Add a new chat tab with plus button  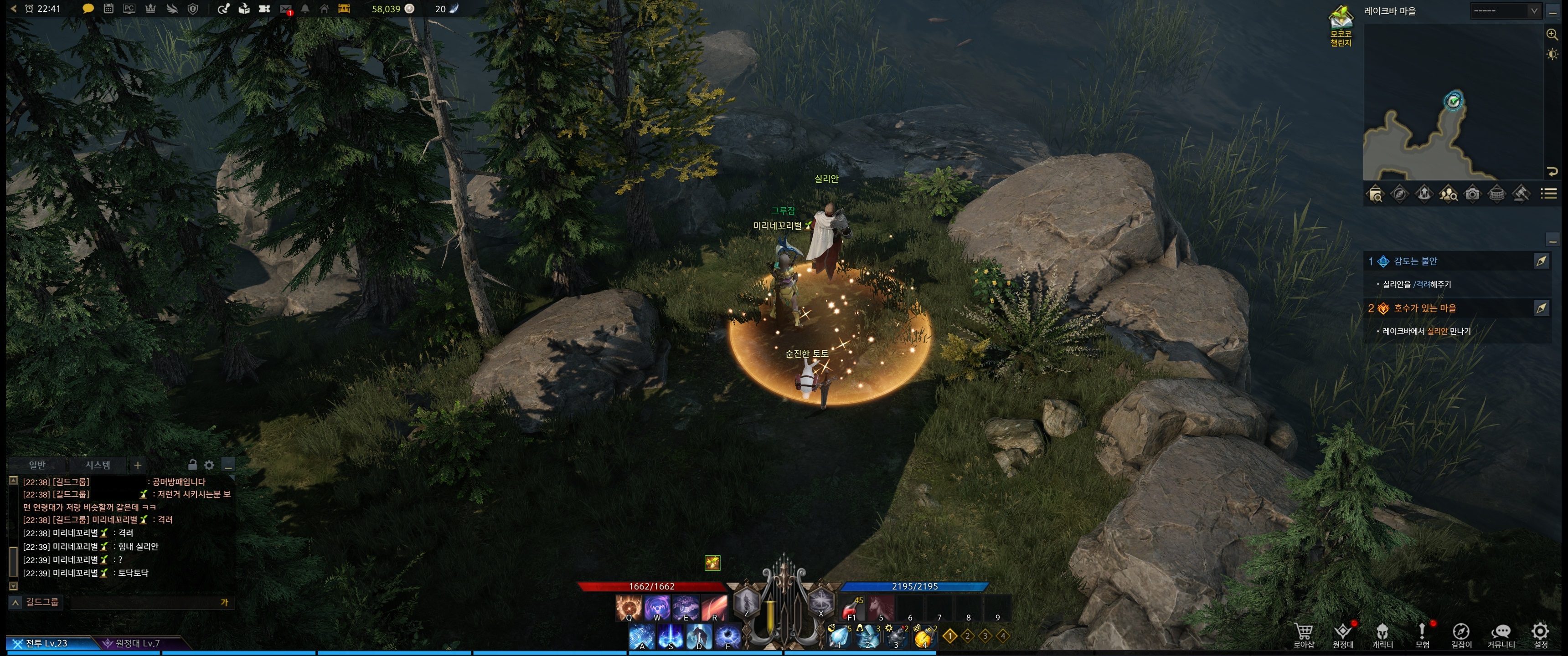click(138, 466)
